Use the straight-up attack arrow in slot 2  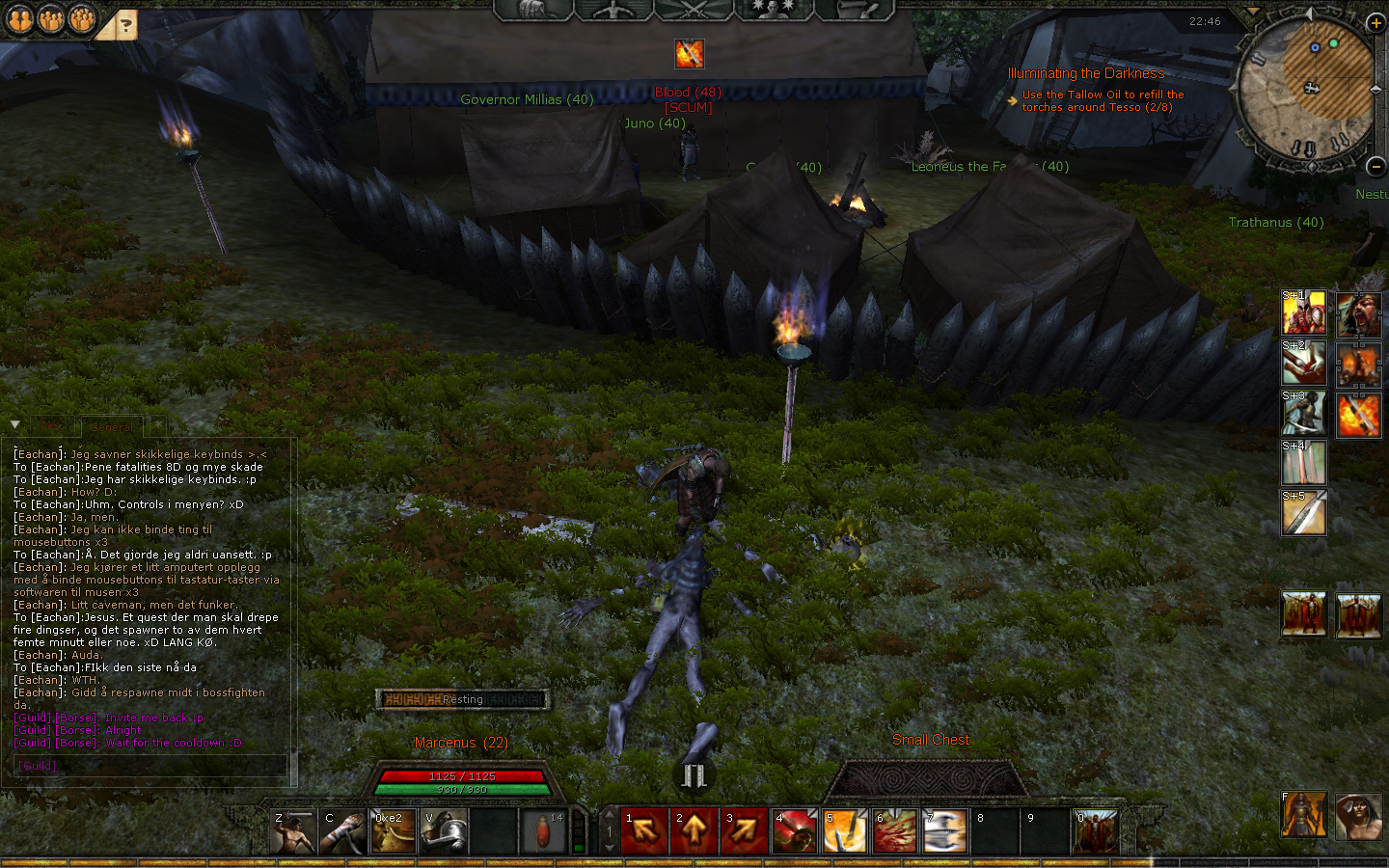[x=694, y=831]
